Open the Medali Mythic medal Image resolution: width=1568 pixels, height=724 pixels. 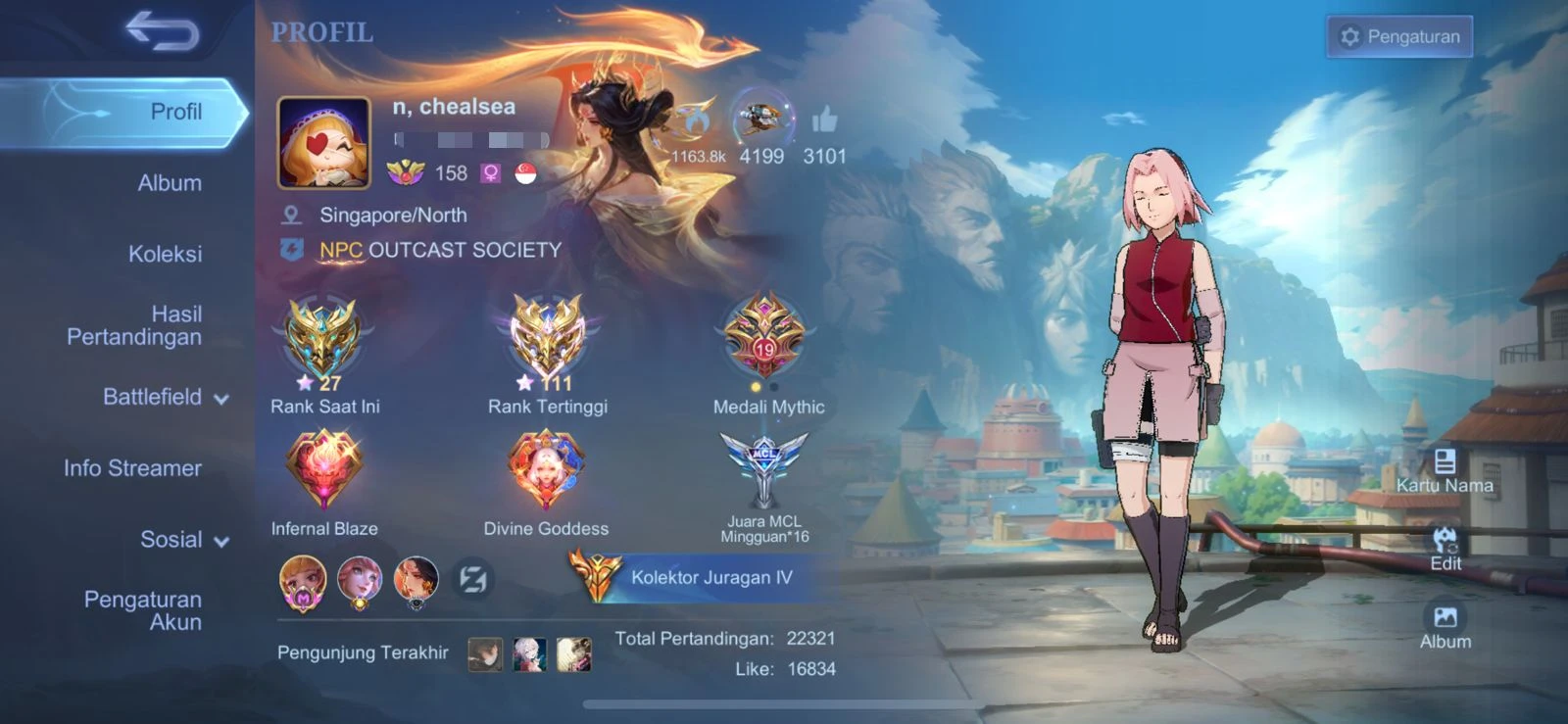[765, 338]
